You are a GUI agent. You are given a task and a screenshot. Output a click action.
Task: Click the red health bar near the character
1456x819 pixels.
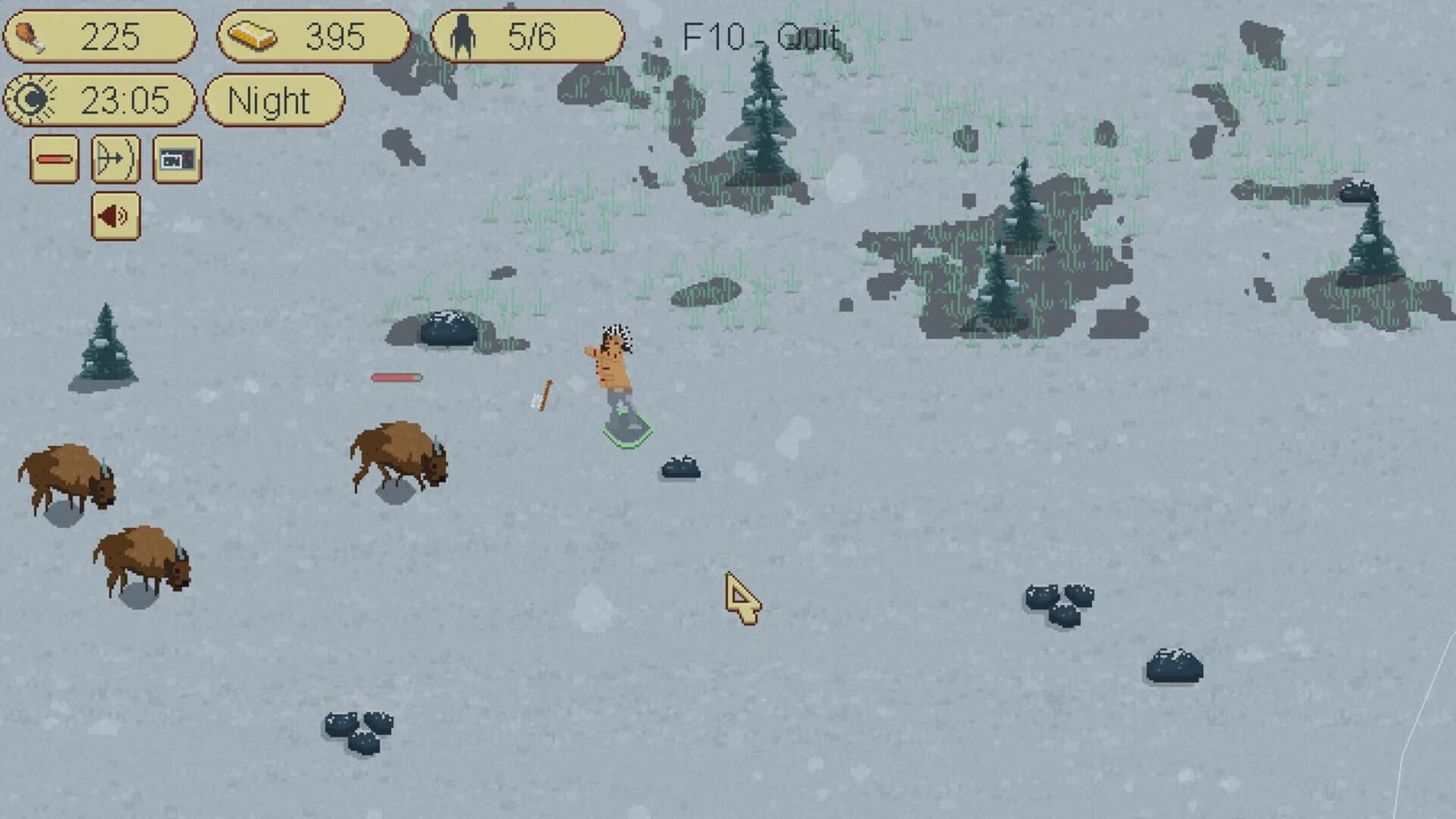(396, 375)
